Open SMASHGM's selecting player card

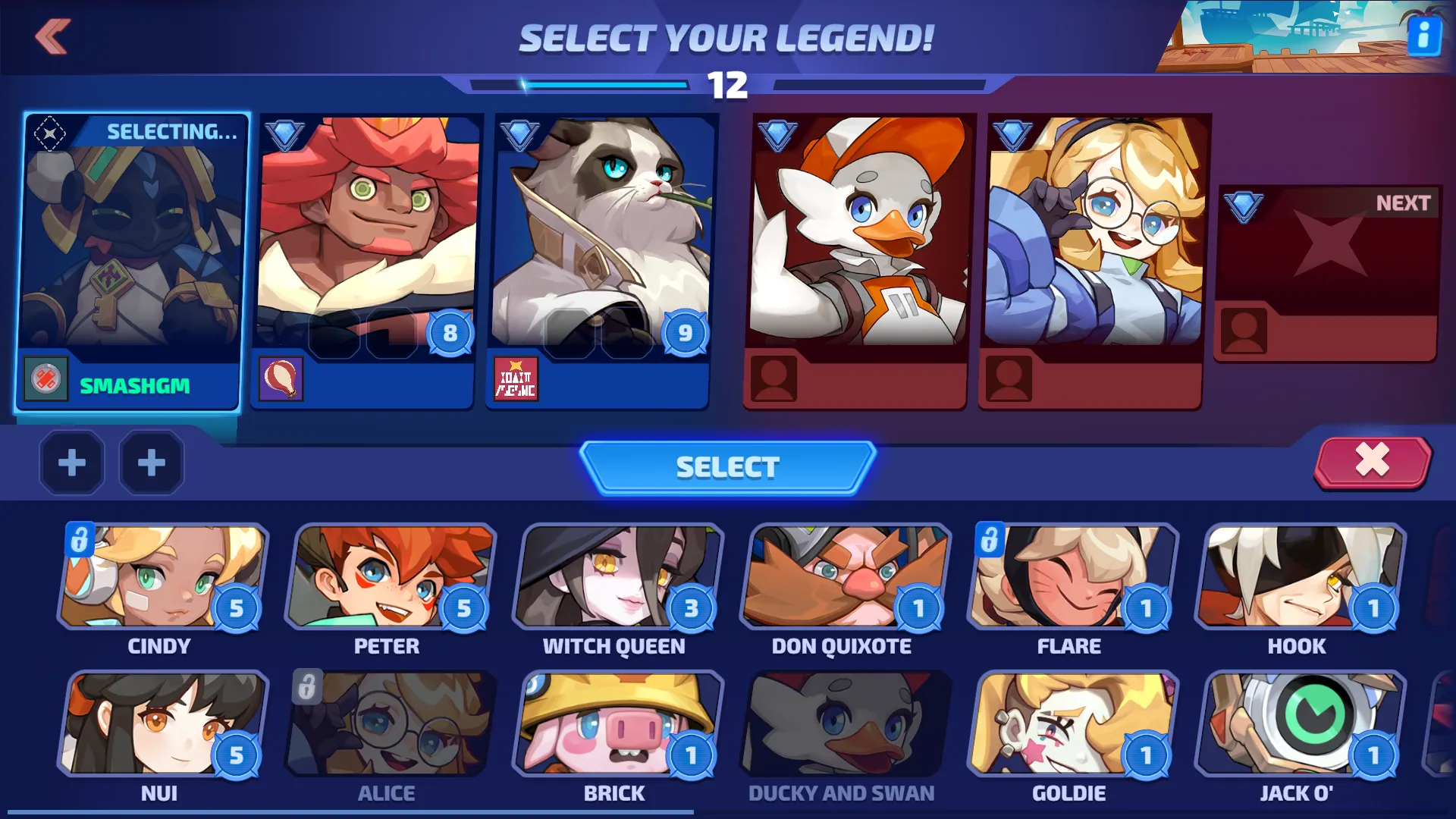tap(132, 262)
